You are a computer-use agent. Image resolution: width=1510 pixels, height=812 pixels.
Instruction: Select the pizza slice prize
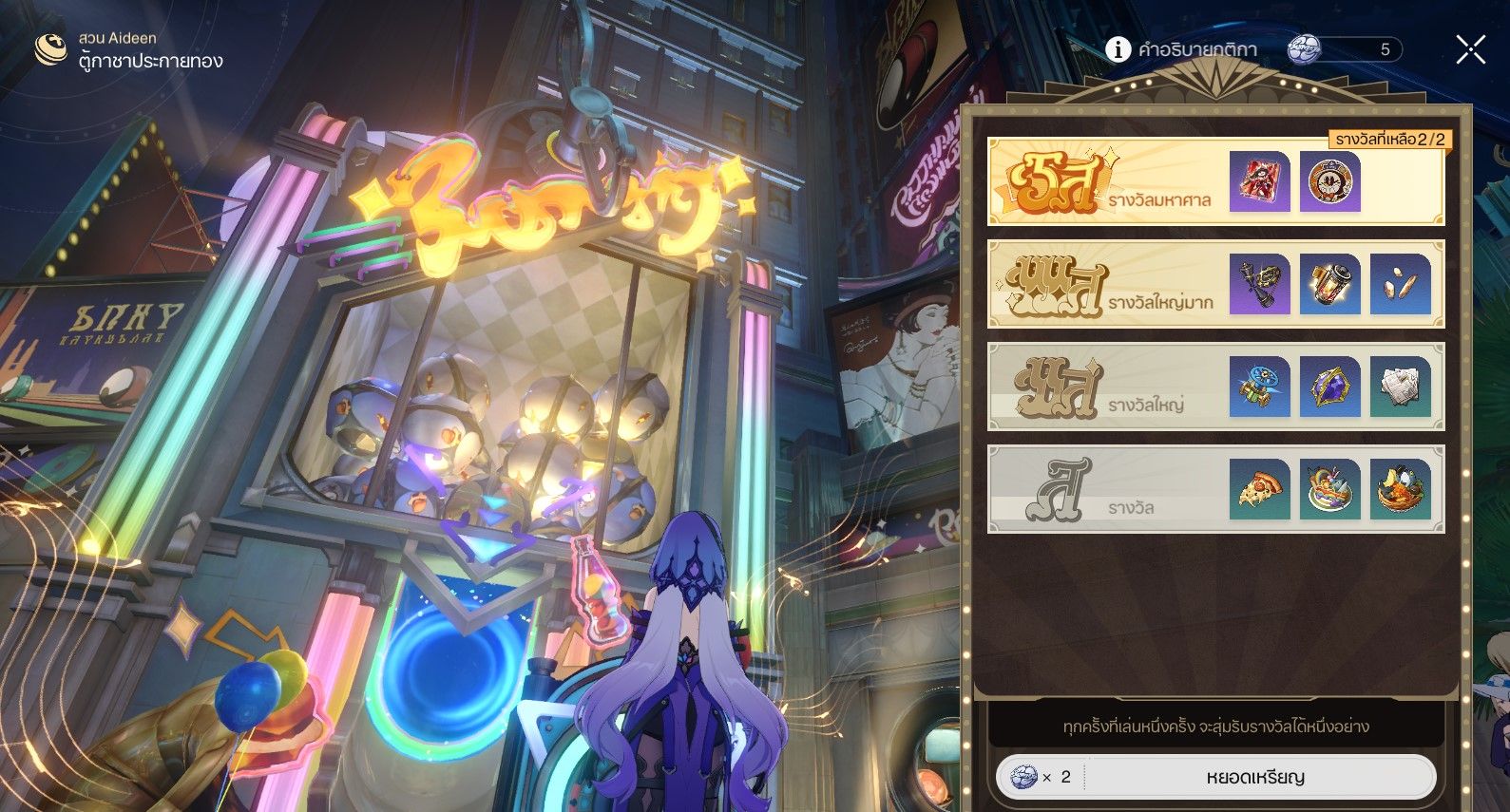pyautogui.click(x=1259, y=489)
